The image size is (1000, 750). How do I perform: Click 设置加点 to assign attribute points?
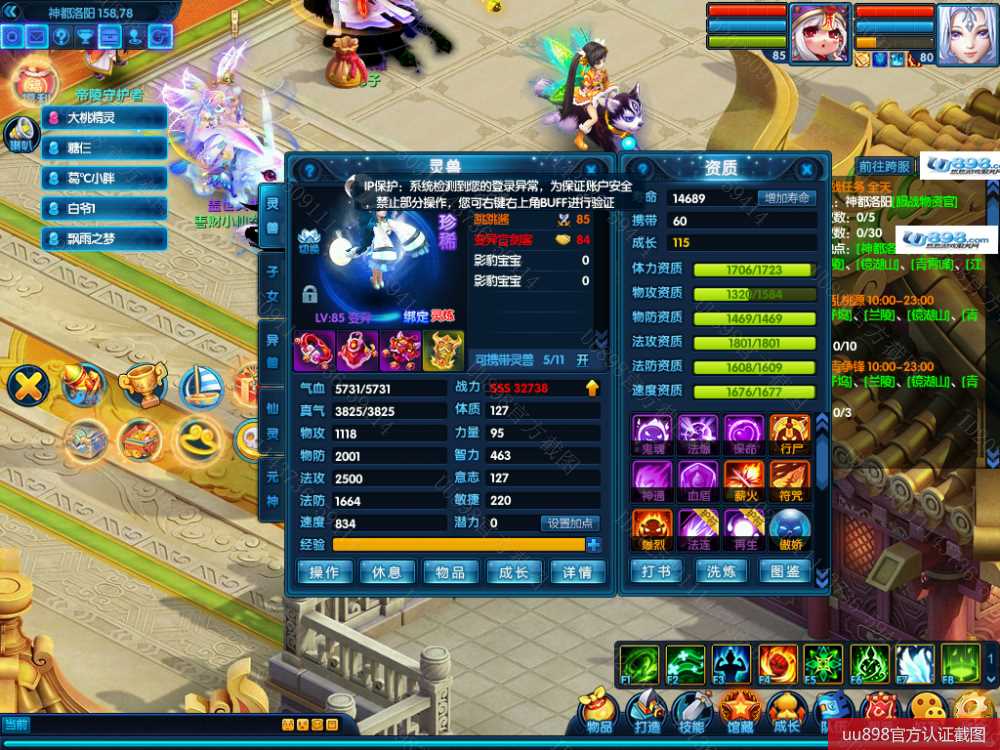coord(570,523)
